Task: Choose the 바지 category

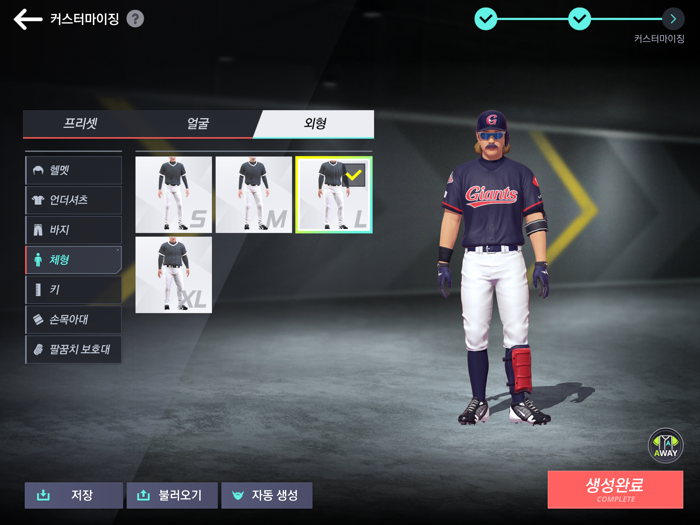Action: [73, 230]
